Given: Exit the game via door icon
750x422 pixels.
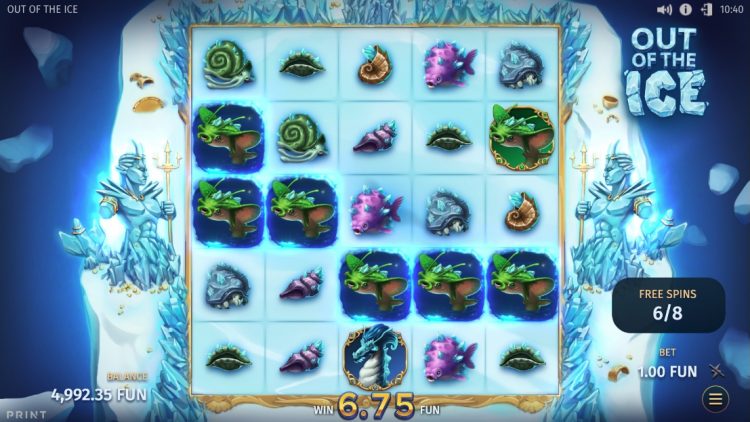Looking at the screenshot, I should coord(707,9).
